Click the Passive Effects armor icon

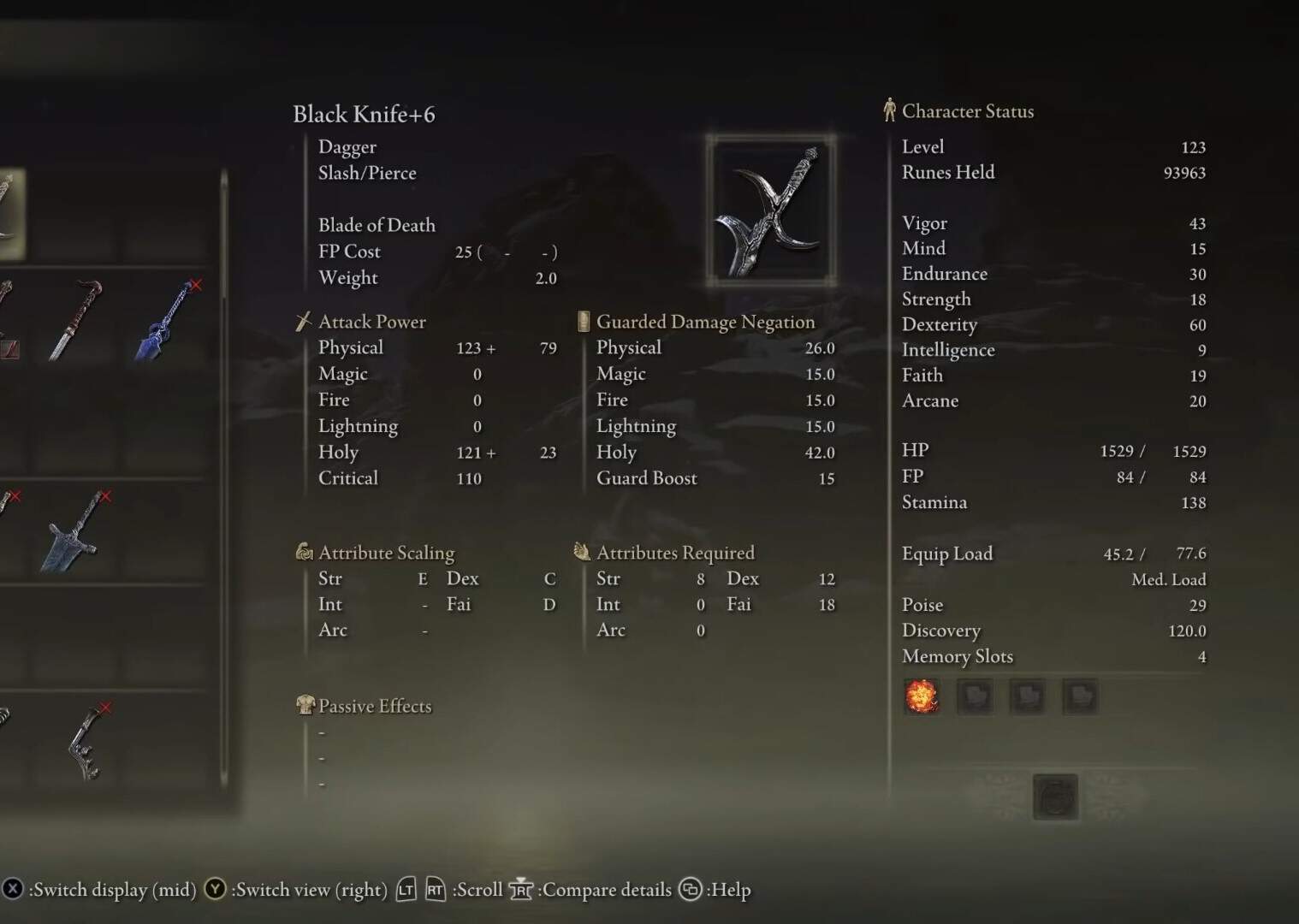point(305,706)
